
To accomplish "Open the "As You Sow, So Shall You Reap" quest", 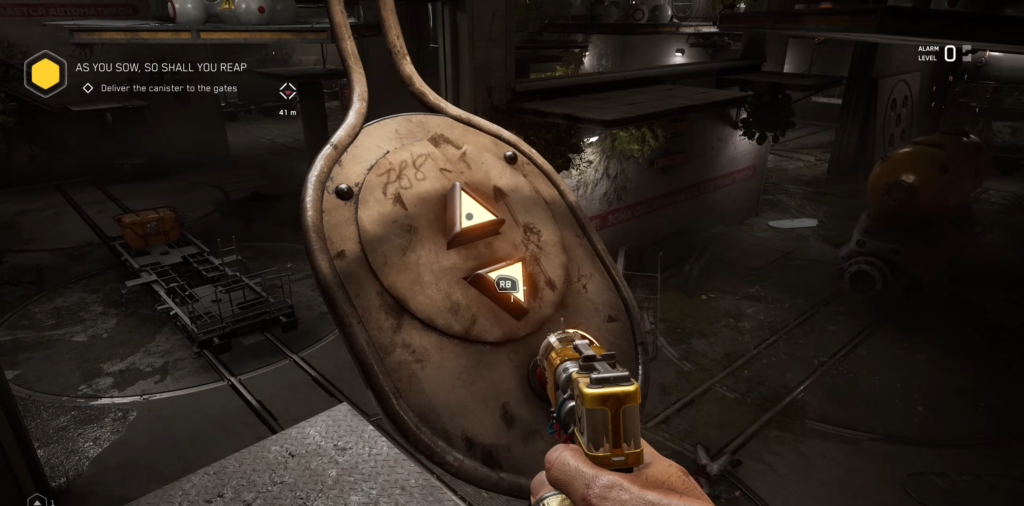I will tap(161, 67).
